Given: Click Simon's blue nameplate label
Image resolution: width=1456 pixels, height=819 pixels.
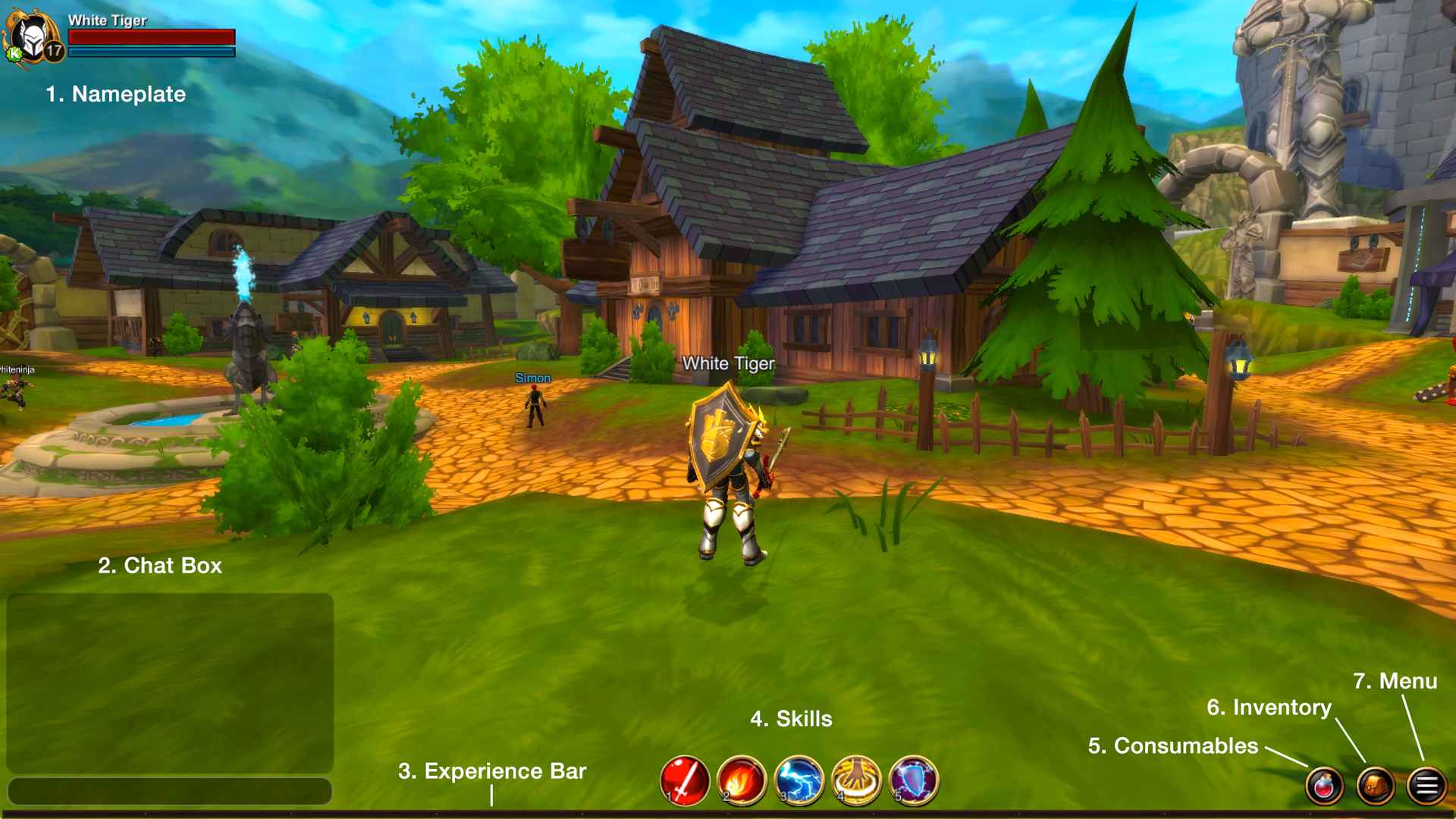Looking at the screenshot, I should coord(533,377).
